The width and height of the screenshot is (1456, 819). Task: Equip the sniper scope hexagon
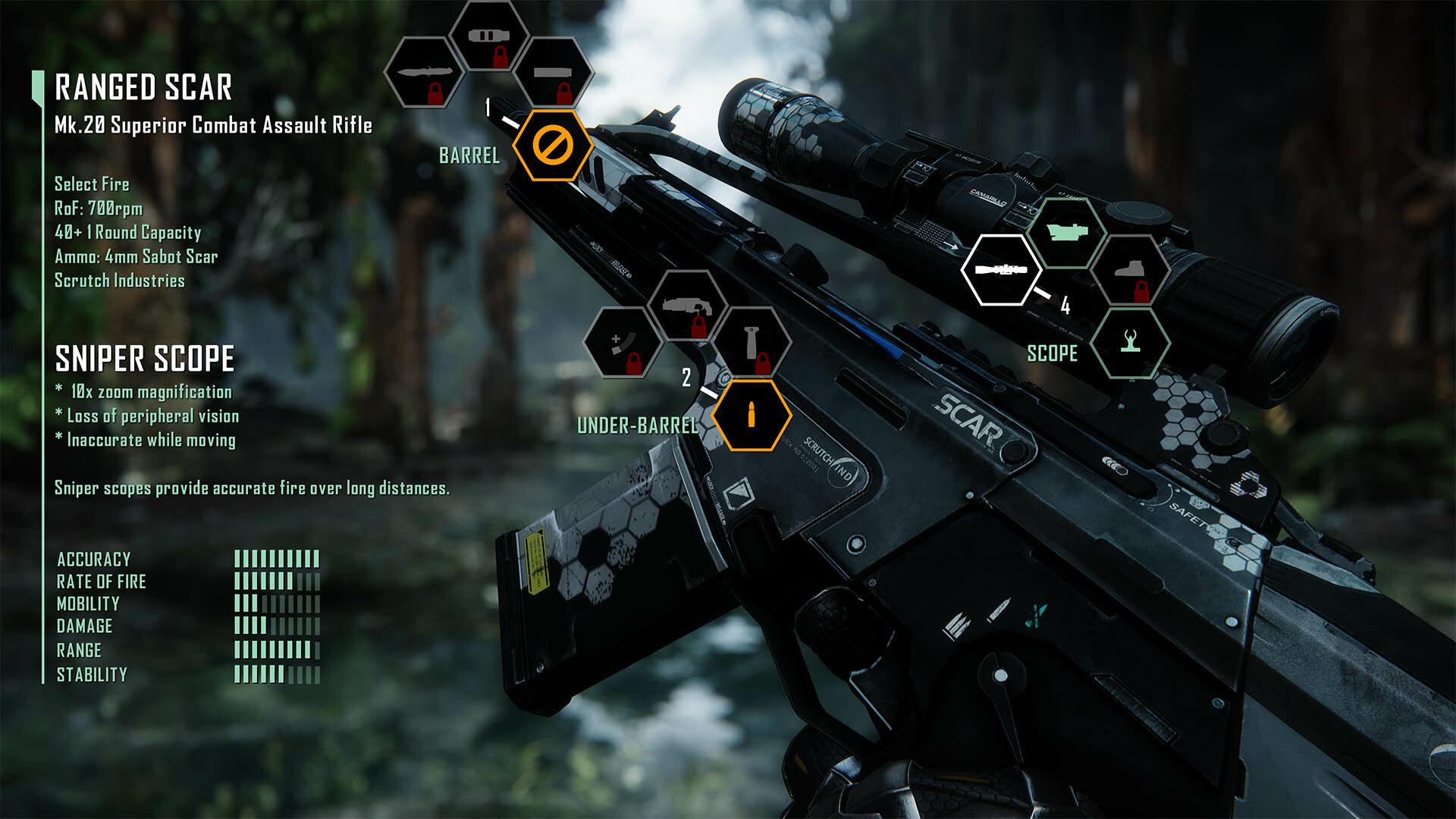[x=1002, y=270]
